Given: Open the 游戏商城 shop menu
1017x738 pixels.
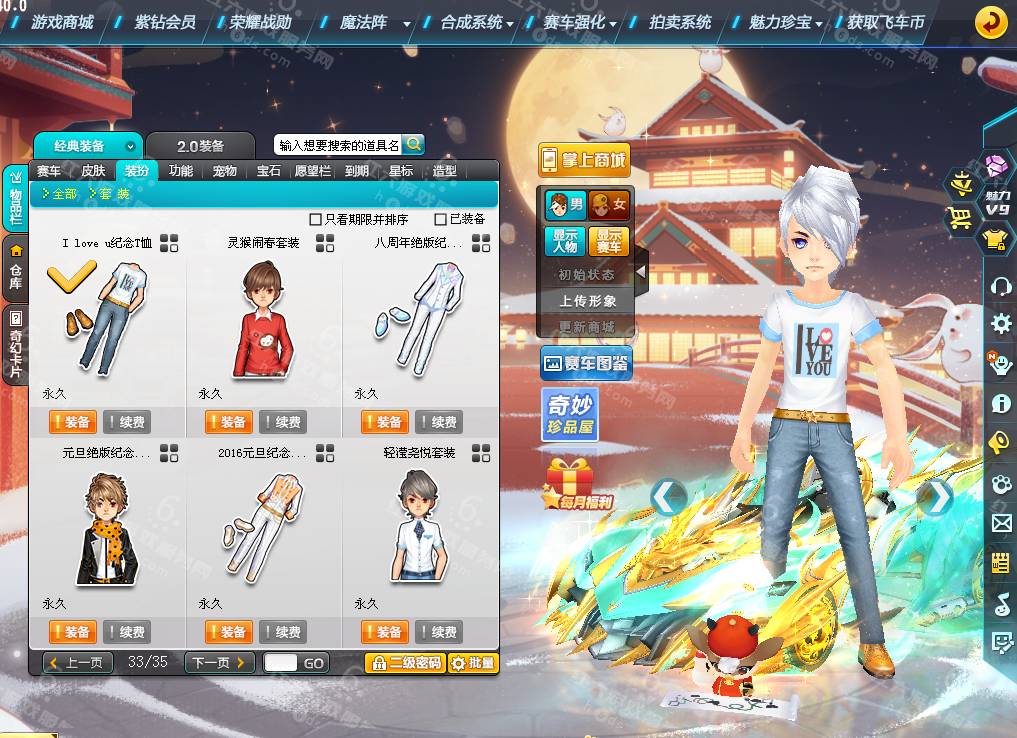Looking at the screenshot, I should pos(62,21).
